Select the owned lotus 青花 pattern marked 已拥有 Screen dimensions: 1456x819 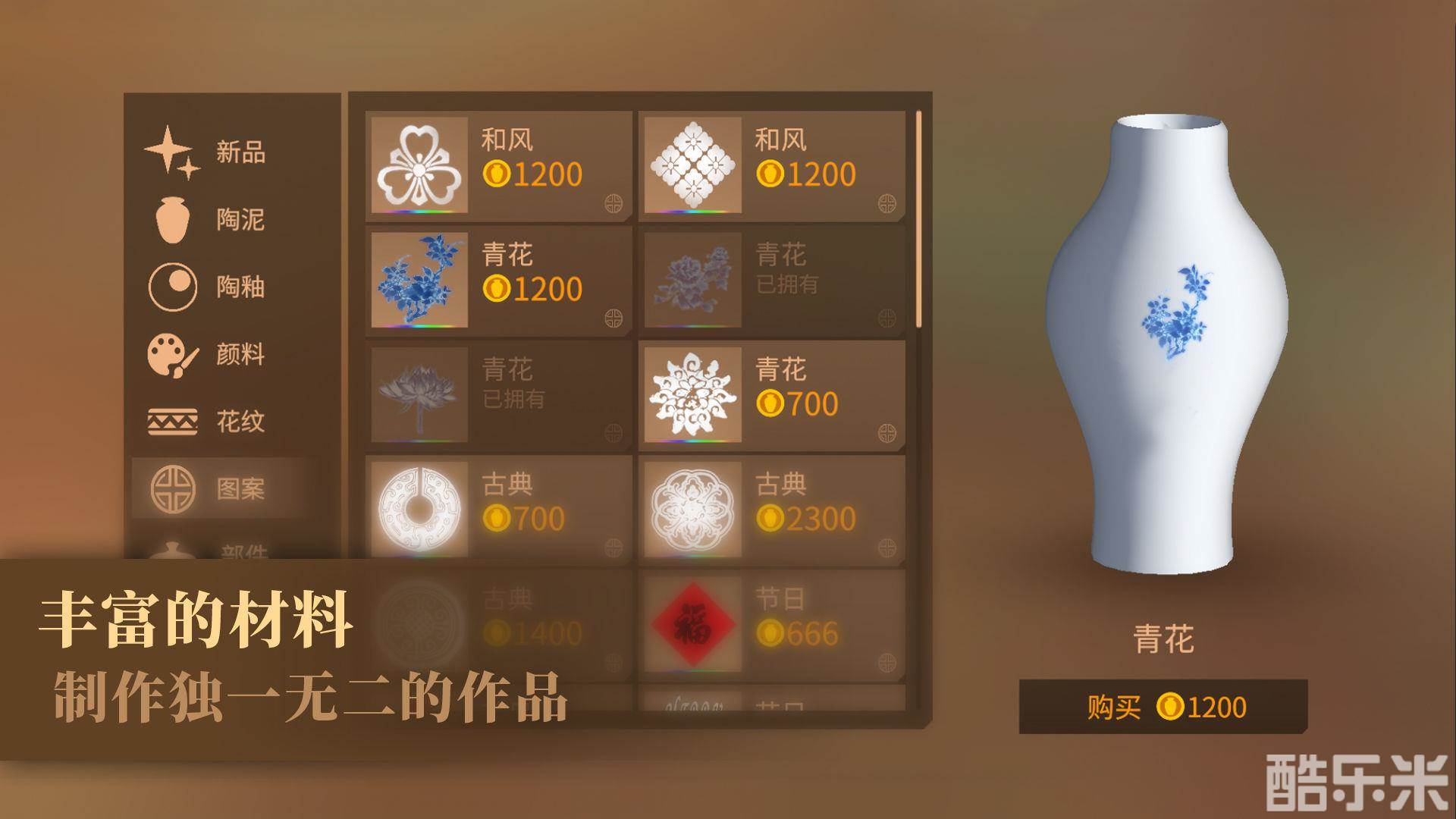(x=419, y=394)
